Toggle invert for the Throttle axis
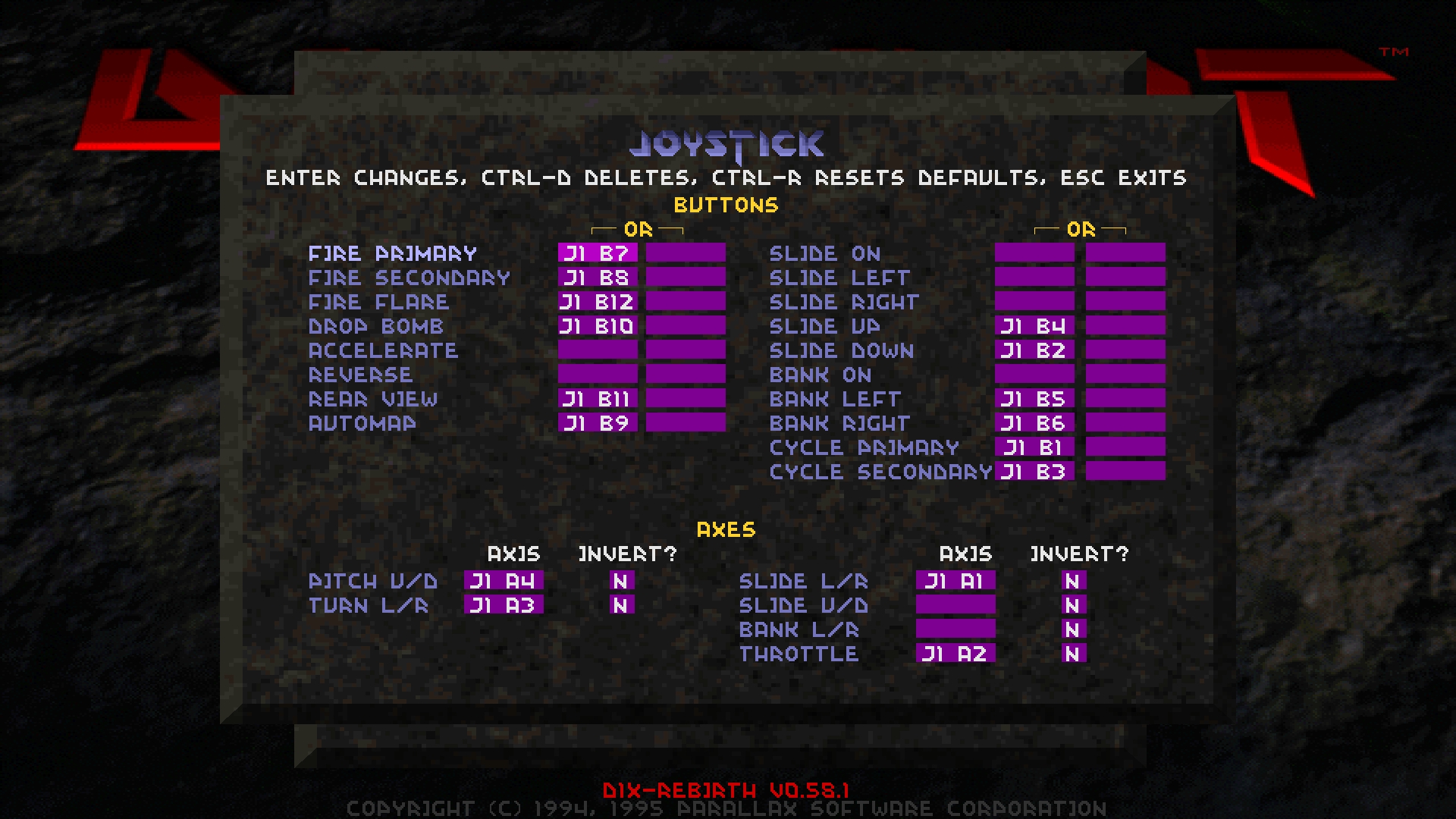This screenshot has width=1456, height=819. [x=1072, y=654]
